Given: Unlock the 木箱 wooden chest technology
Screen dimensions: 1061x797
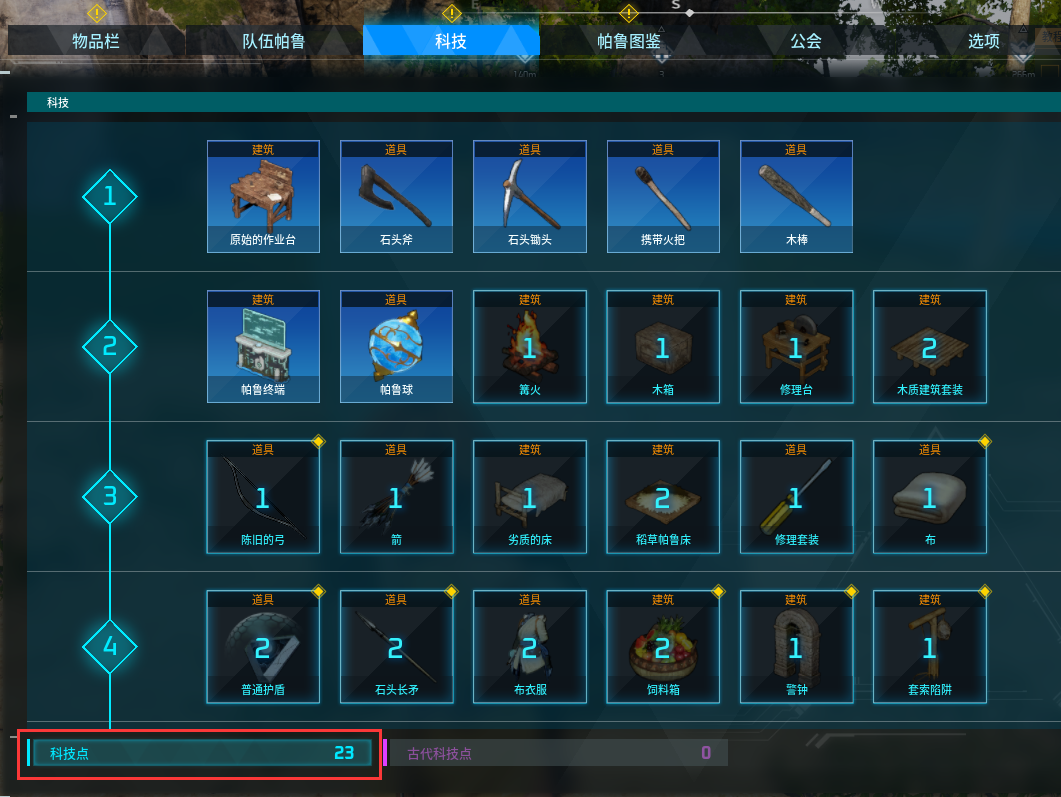Looking at the screenshot, I should click(663, 346).
